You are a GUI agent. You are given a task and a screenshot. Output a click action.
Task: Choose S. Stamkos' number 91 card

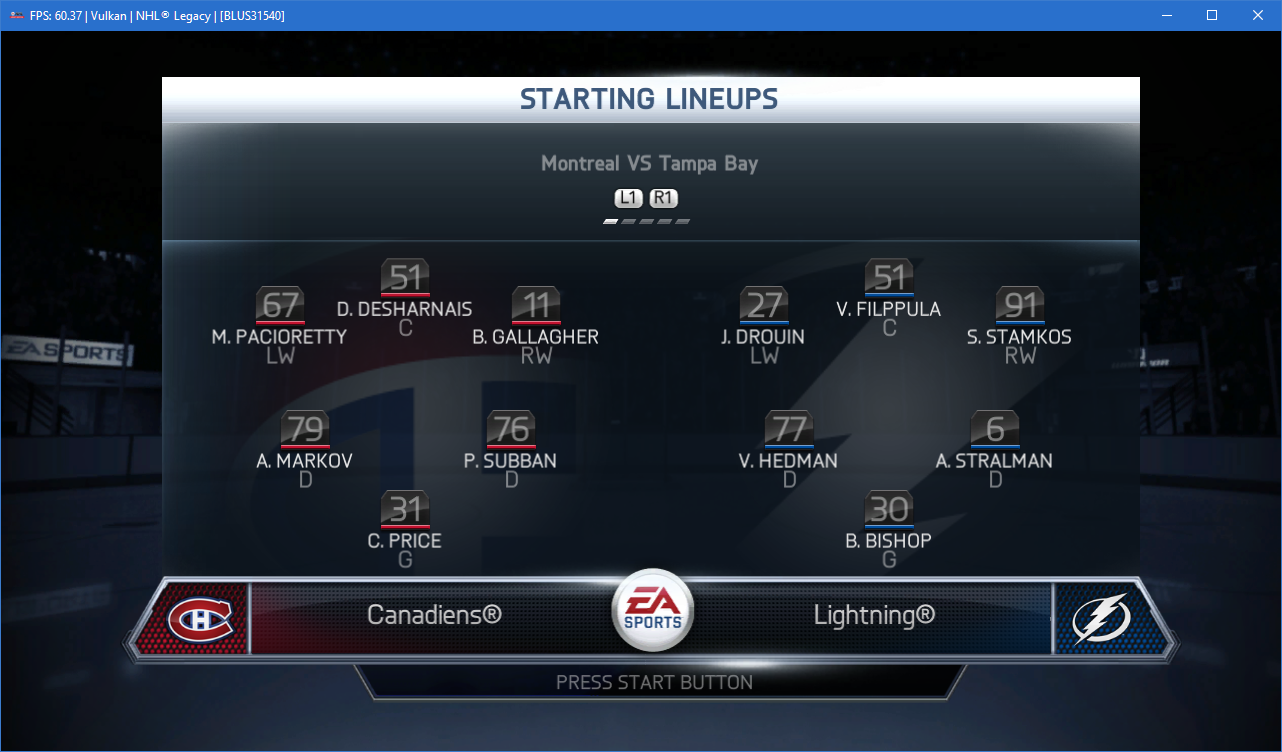click(x=1020, y=305)
